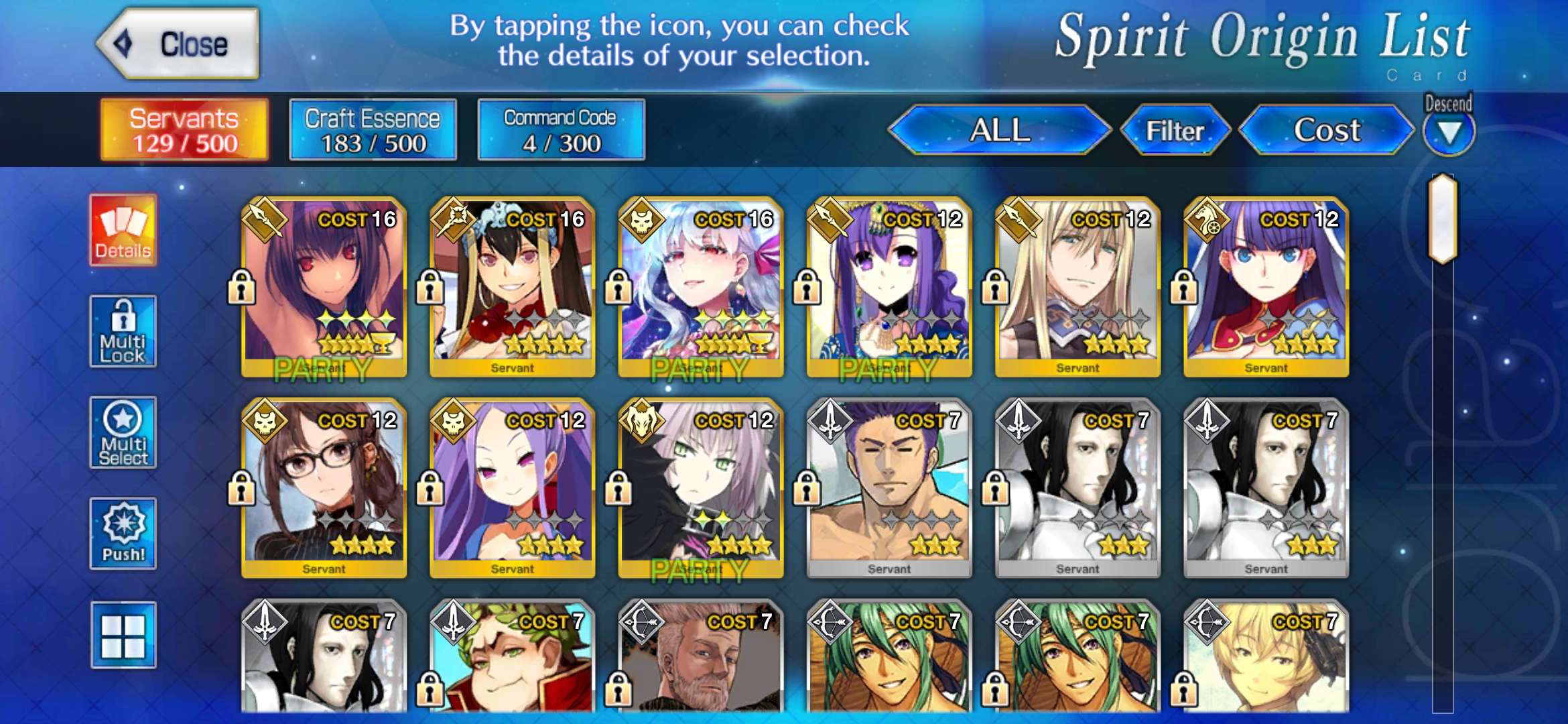Screen dimensions: 1568x724
Task: Turn on Multi Select mode
Action: coord(123,432)
